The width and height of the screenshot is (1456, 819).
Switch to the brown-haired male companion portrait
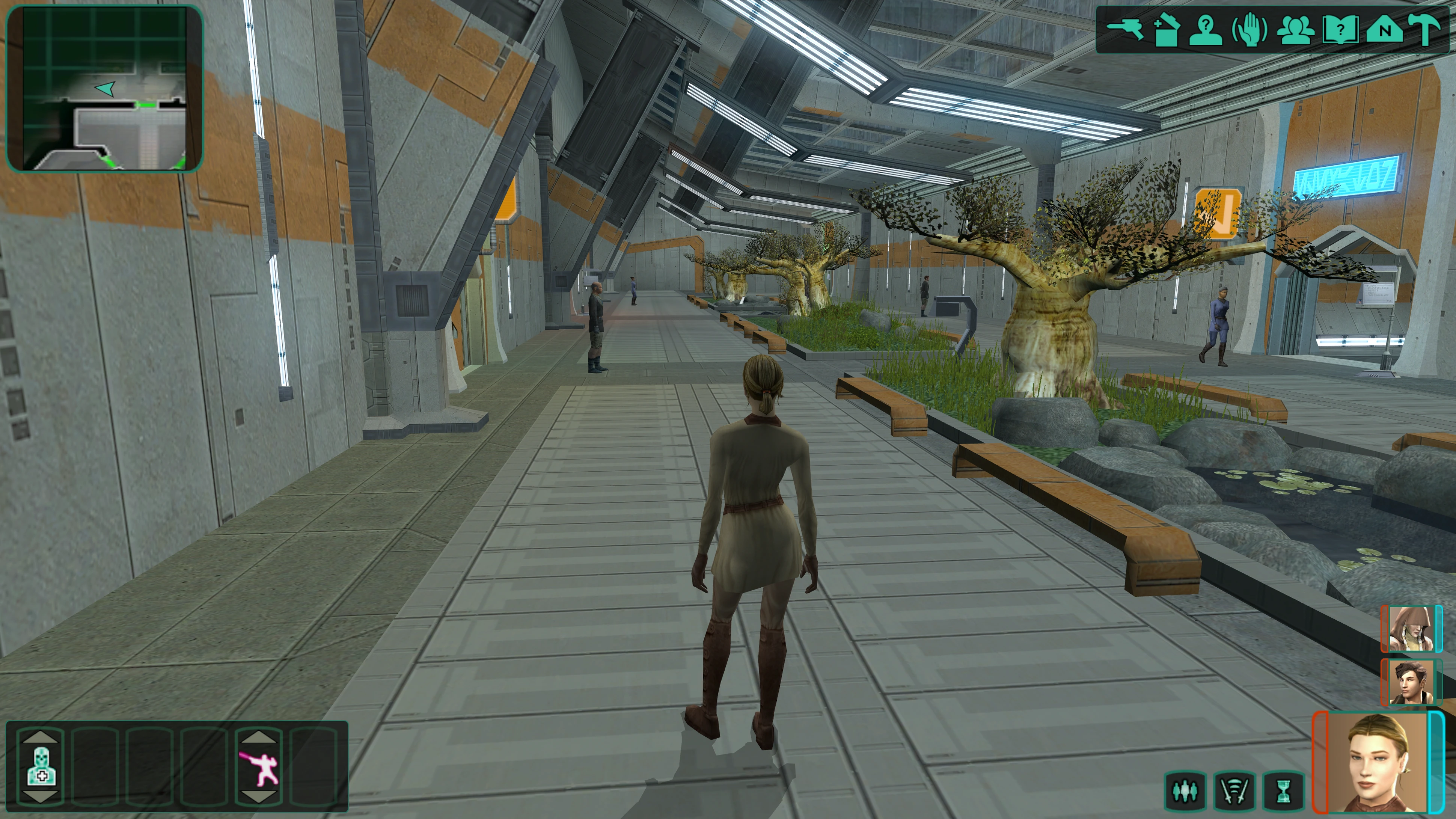(x=1410, y=682)
